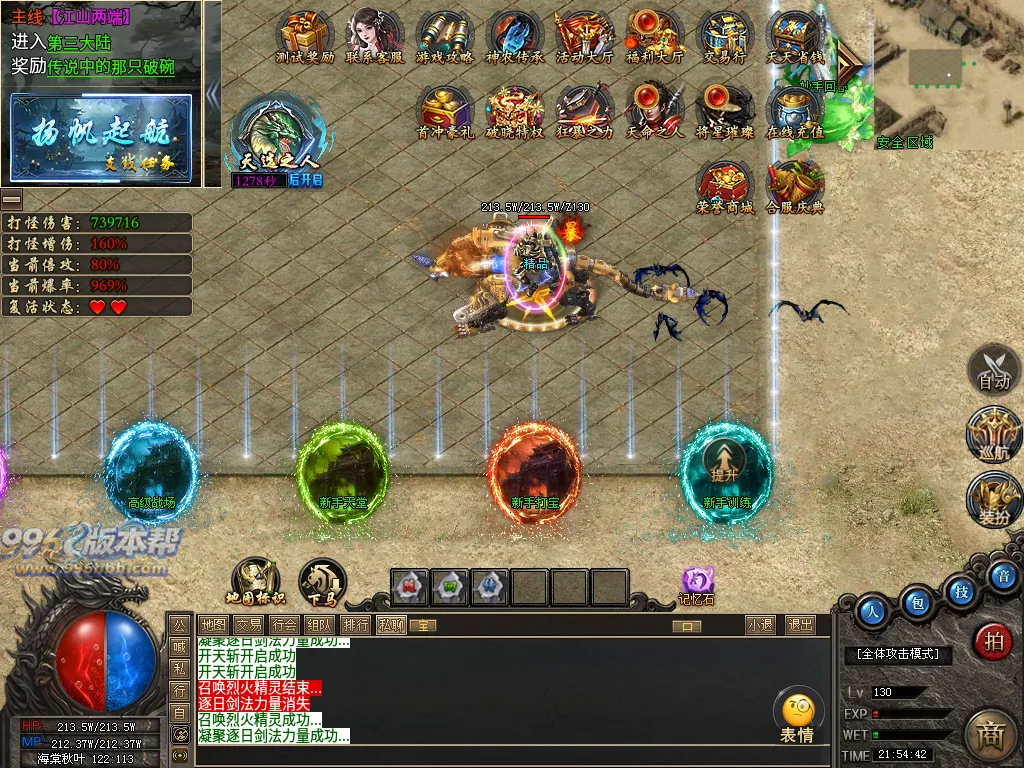Open the 游戏攻略 guide scrolls
The width and height of the screenshot is (1024, 768).
point(444,35)
